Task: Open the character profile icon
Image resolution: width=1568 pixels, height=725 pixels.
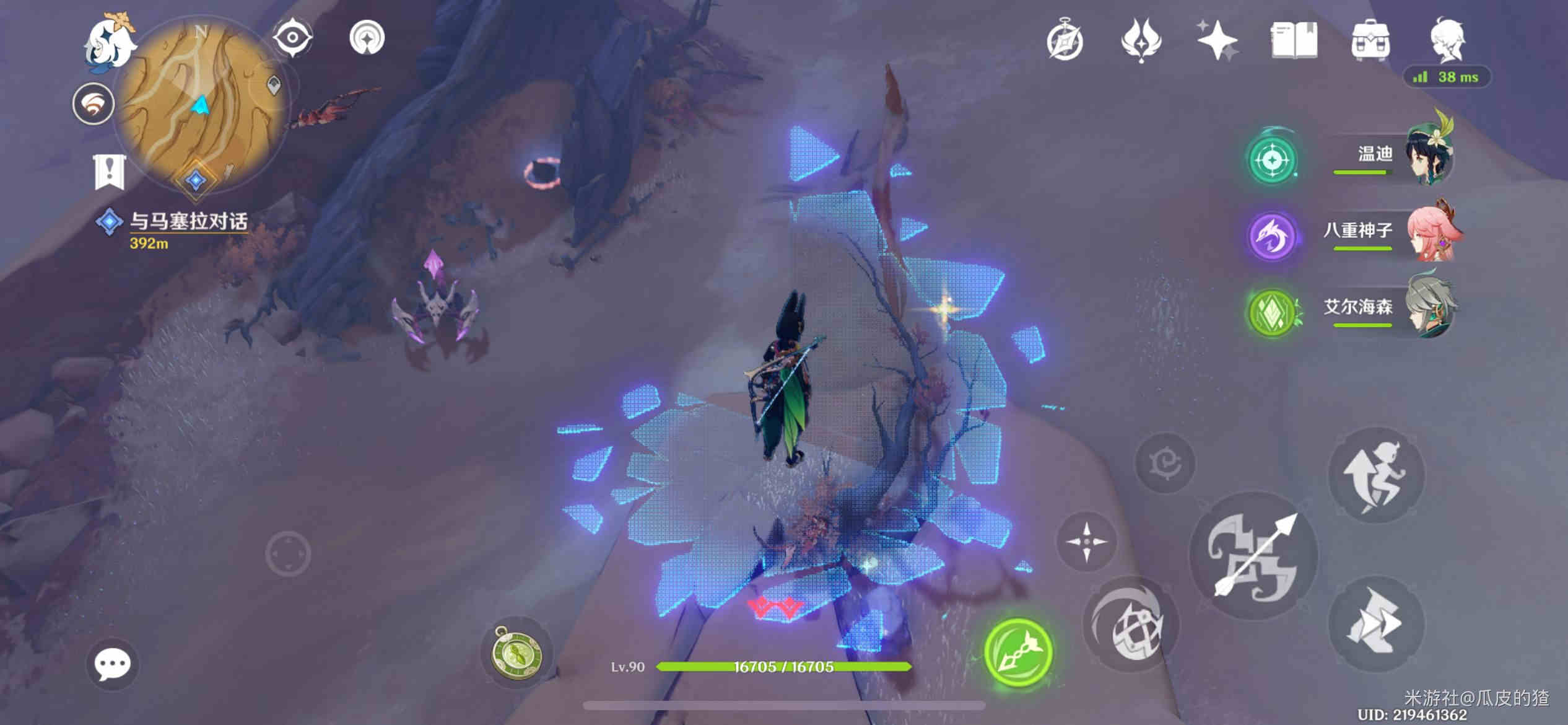Action: tap(1447, 41)
